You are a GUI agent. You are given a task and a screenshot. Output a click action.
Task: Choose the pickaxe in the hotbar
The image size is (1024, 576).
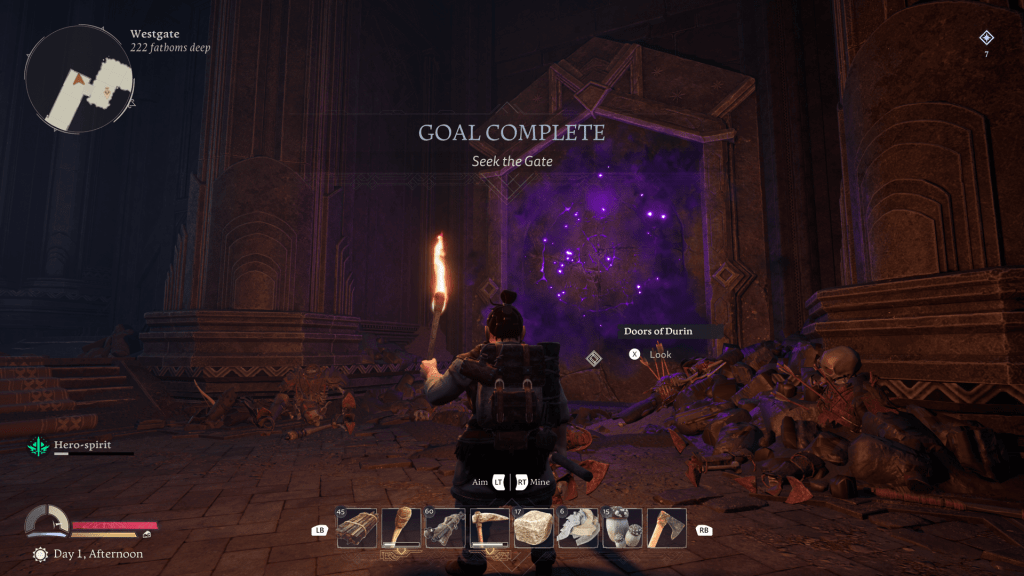click(490, 528)
